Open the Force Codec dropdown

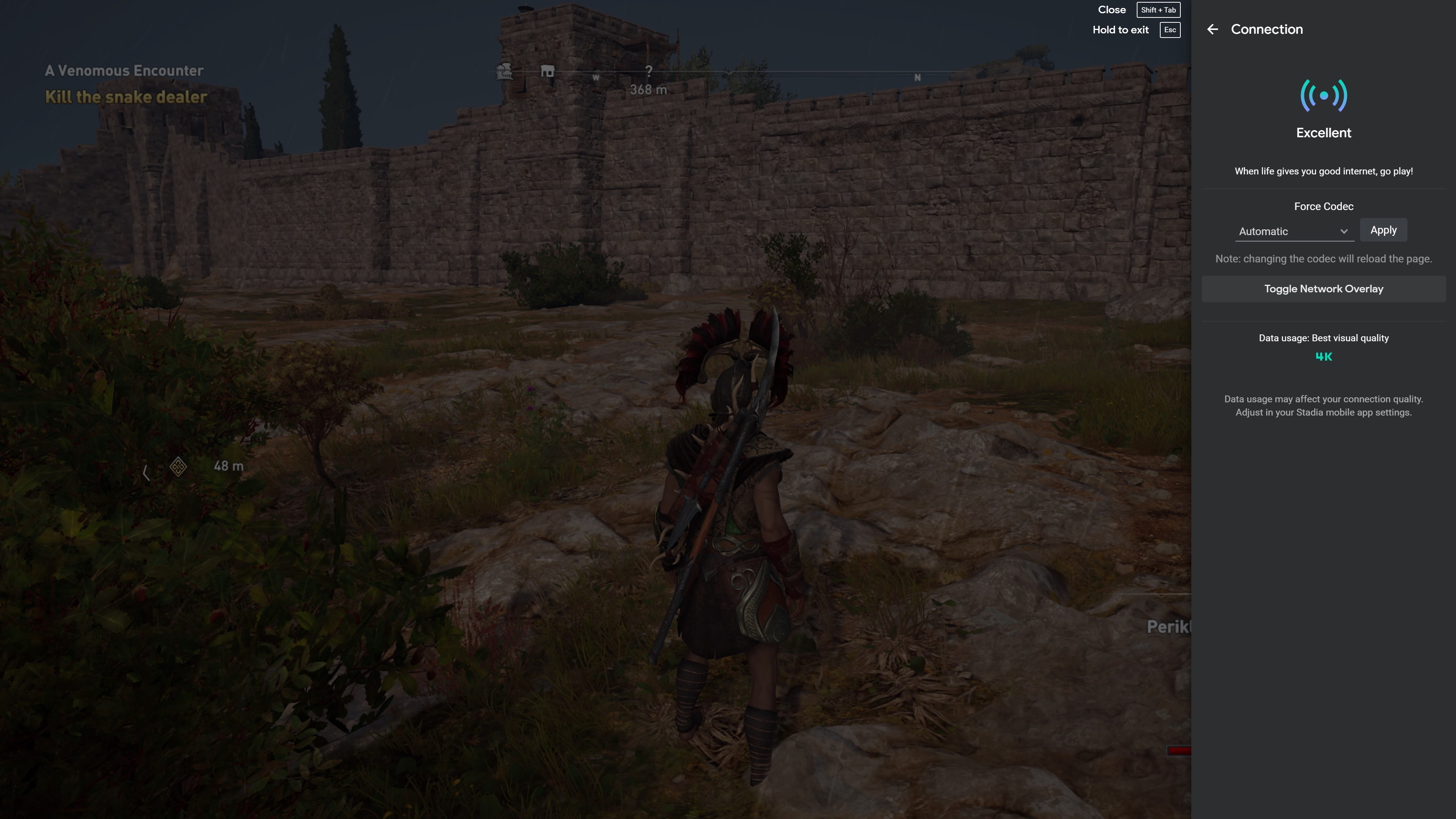coord(1293,231)
